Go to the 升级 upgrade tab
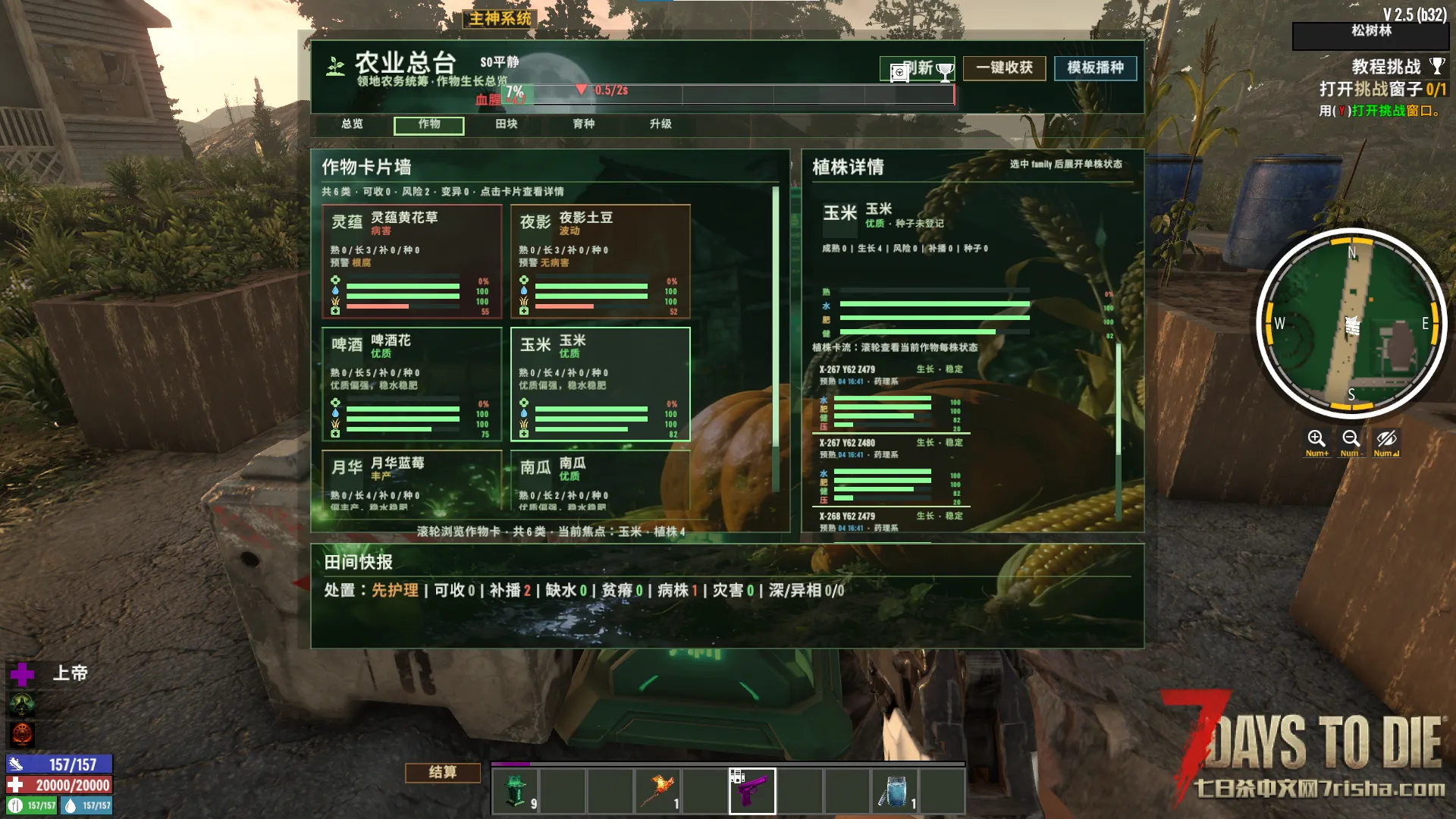The image size is (1456, 819). click(x=661, y=124)
